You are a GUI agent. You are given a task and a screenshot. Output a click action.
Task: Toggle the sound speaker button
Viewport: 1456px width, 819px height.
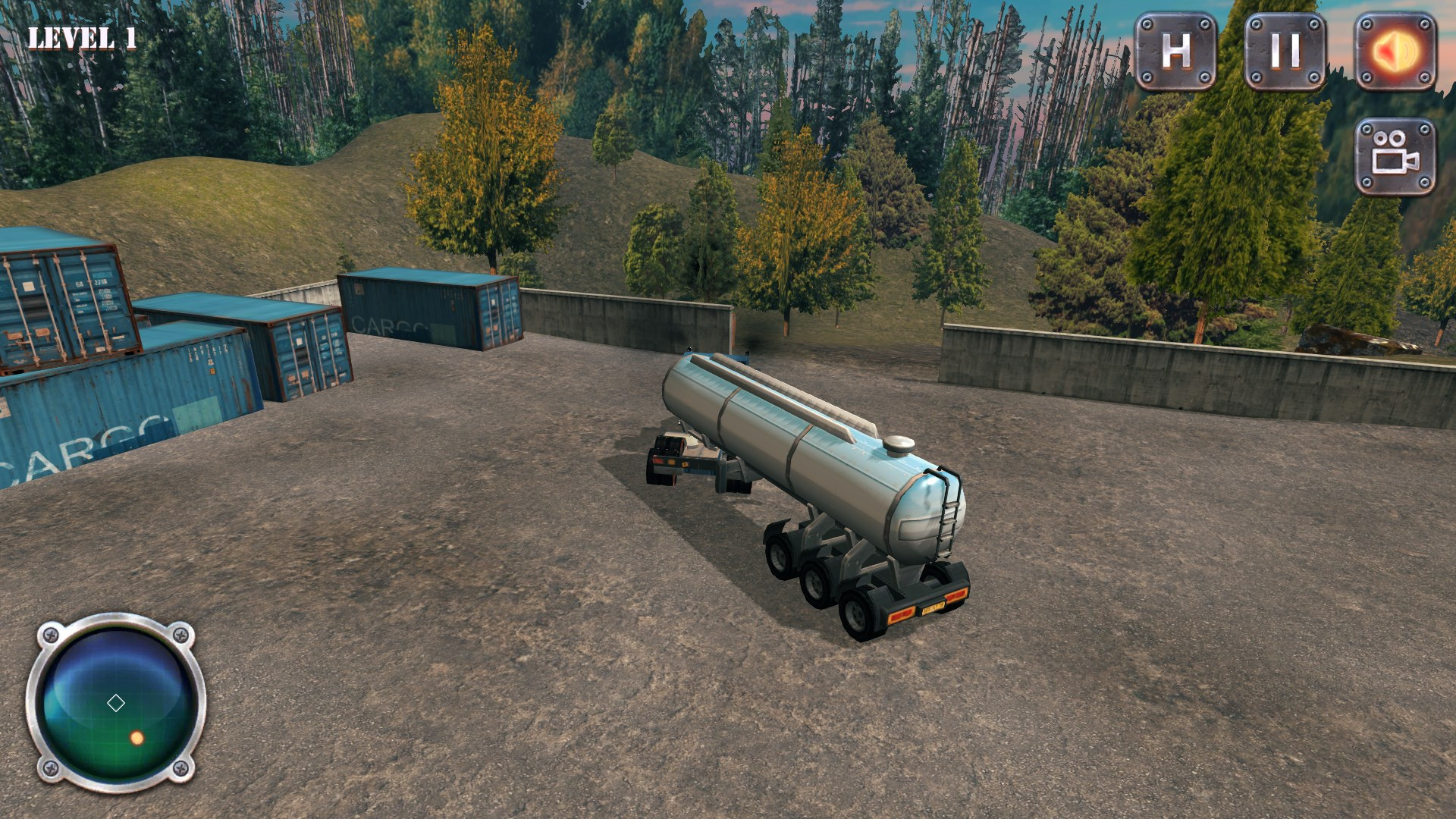tap(1395, 51)
